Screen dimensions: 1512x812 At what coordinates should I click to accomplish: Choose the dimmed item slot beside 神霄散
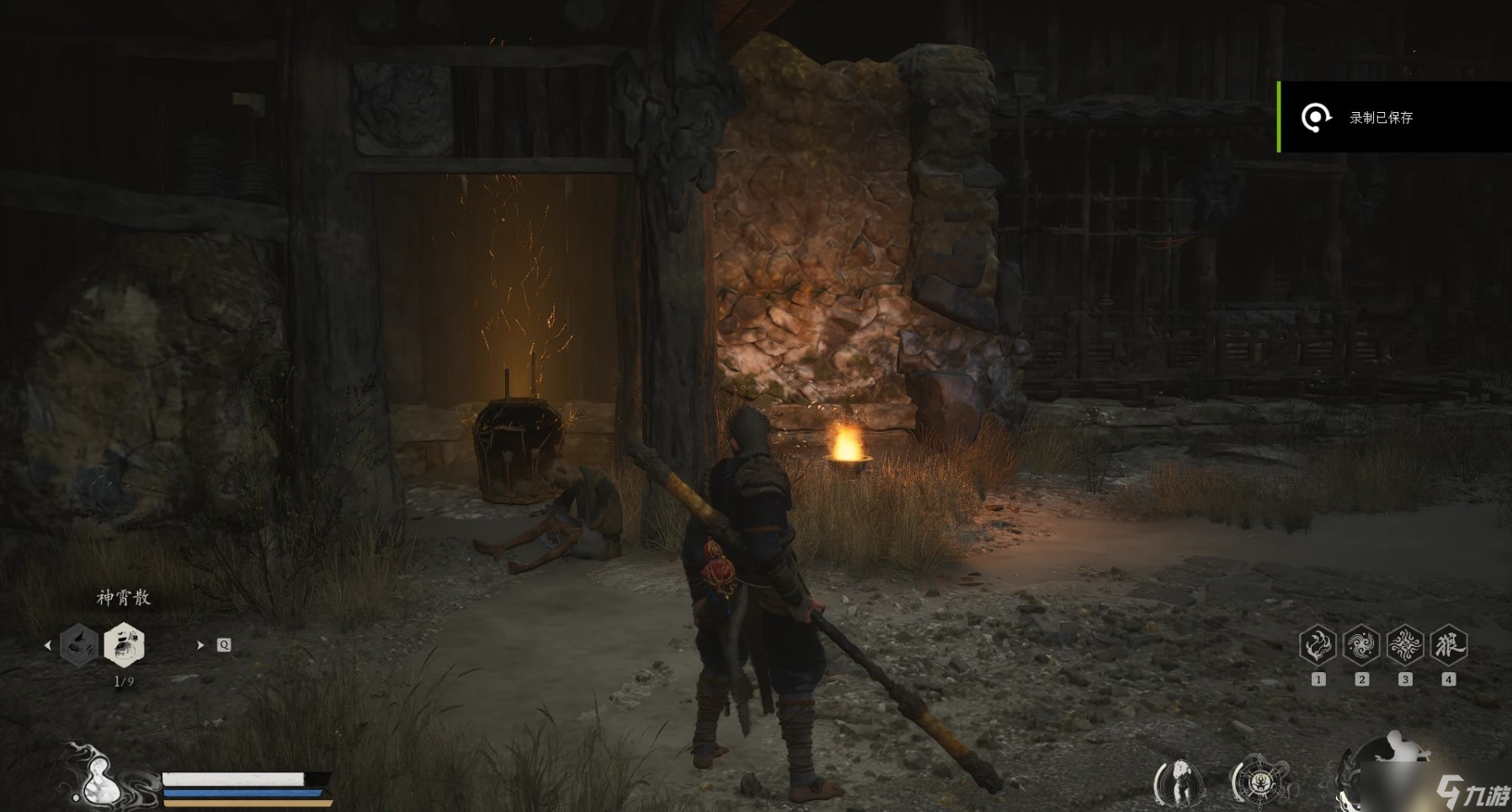tap(79, 645)
